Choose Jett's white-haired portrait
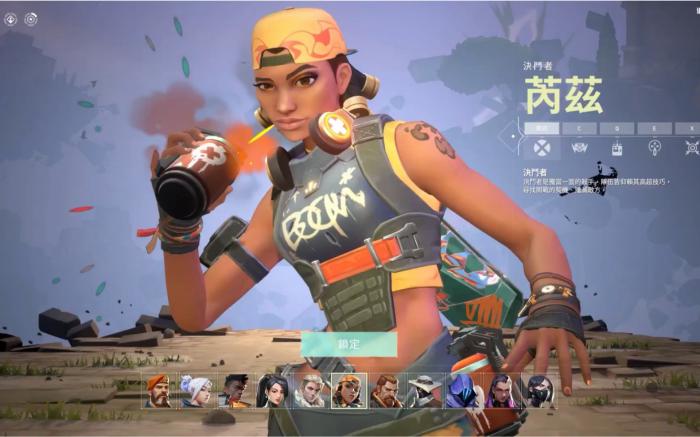Screen dimensions: 700x437 (x=195, y=390)
